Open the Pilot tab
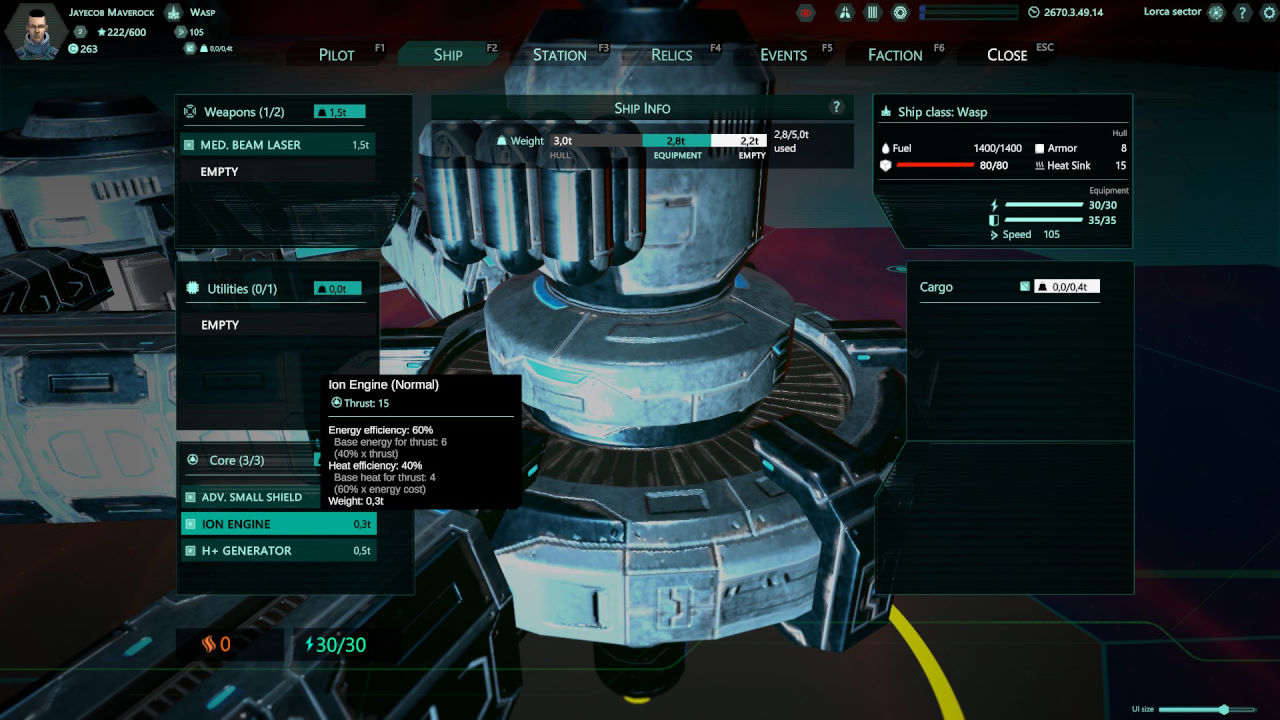The image size is (1280, 720). coord(337,55)
